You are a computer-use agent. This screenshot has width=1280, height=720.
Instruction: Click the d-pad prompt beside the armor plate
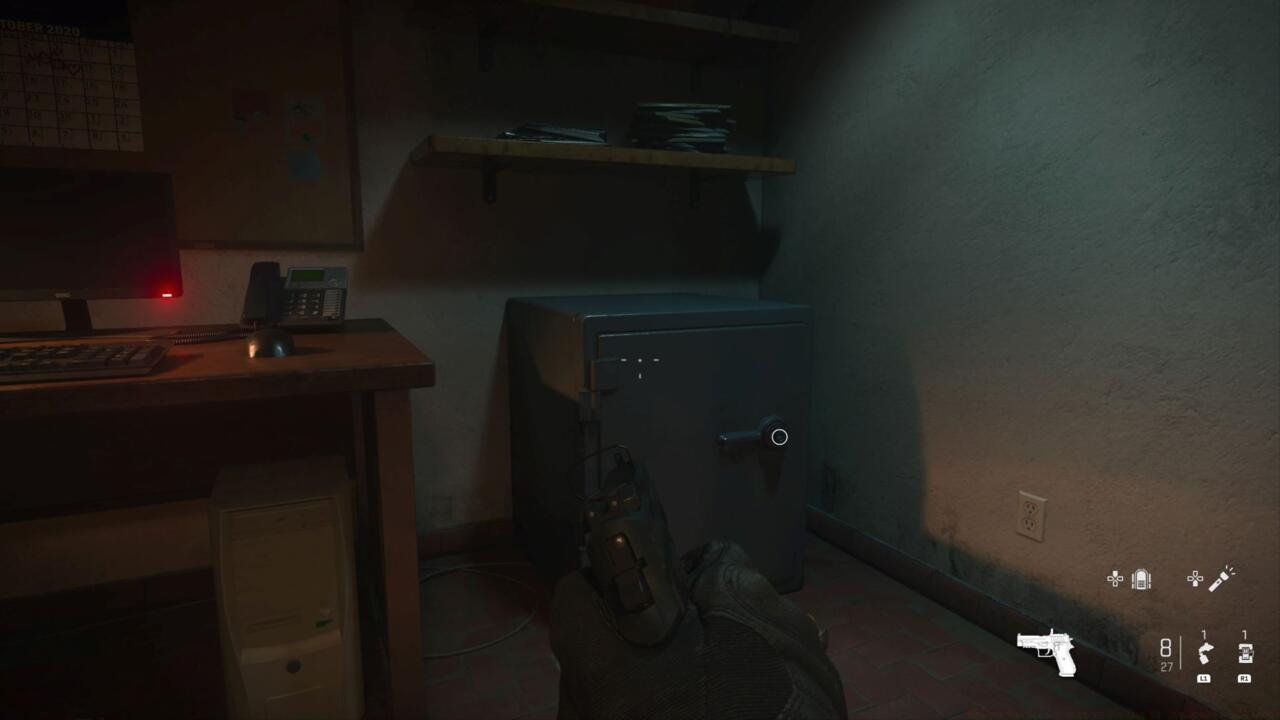(x=1116, y=578)
